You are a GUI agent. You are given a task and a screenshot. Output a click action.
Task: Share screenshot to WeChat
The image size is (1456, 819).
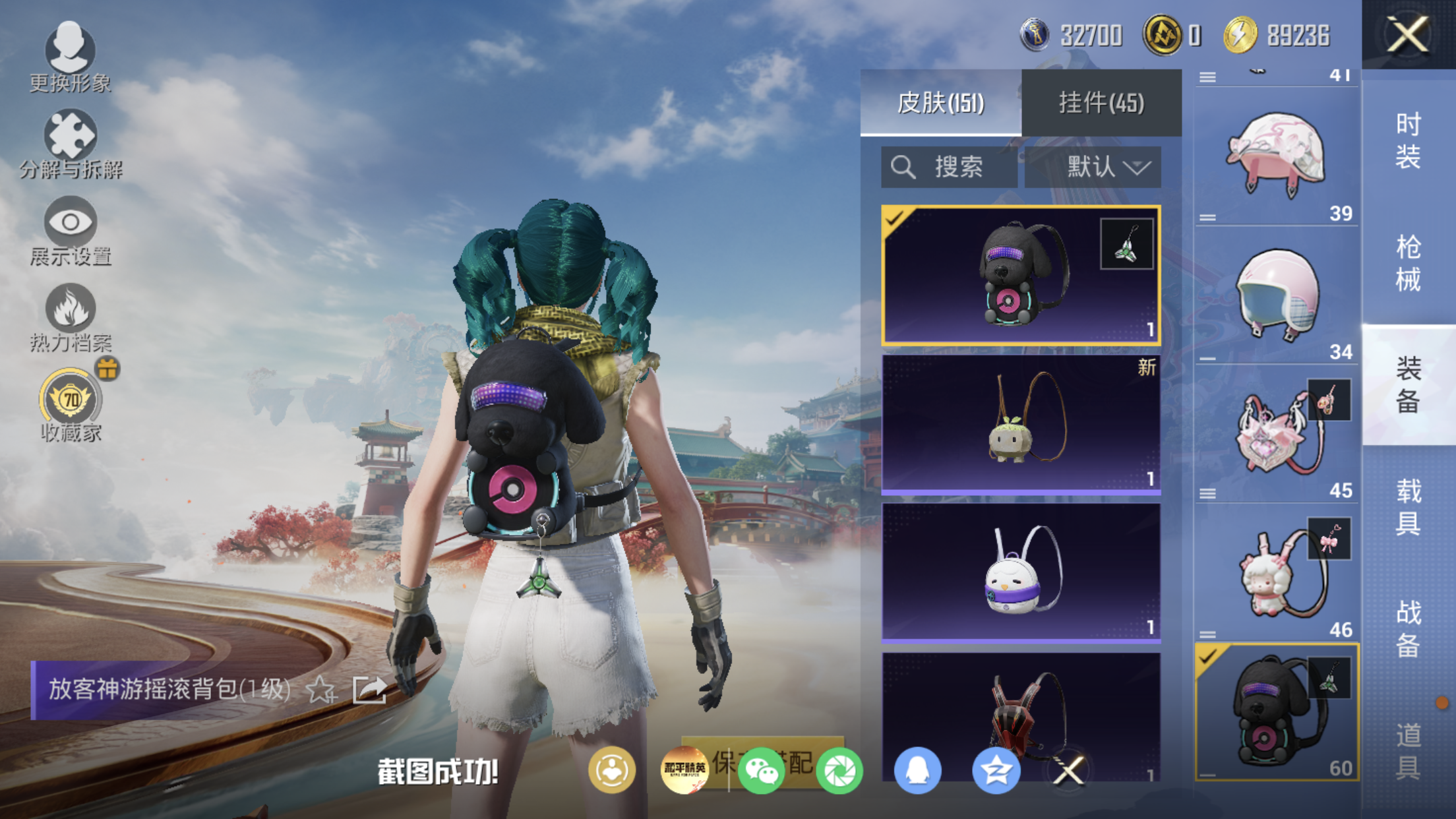click(x=761, y=770)
